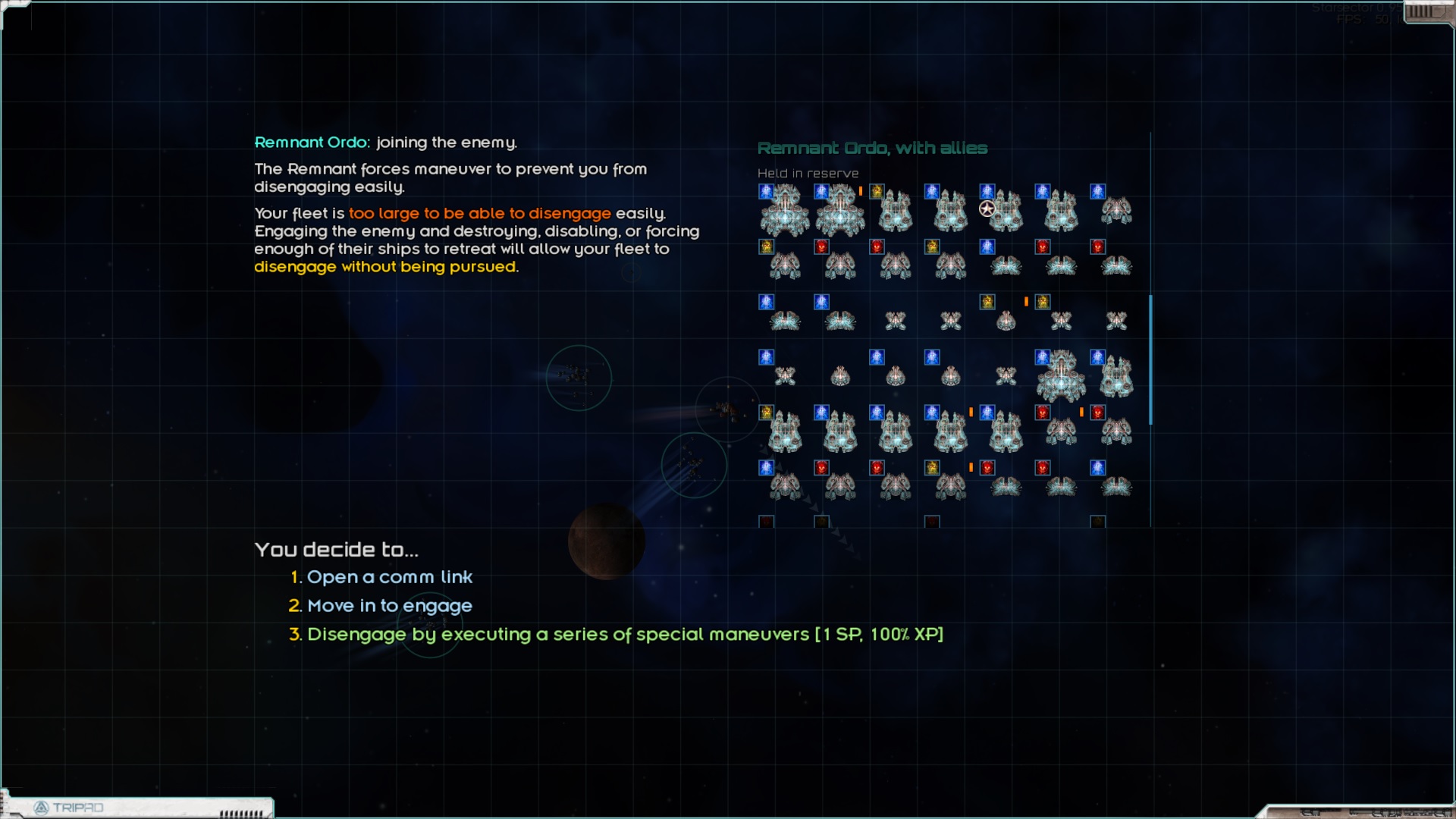Viewport: 1456px width, 819px height.
Task: Choose "Open a comm link" option
Action: tap(389, 577)
